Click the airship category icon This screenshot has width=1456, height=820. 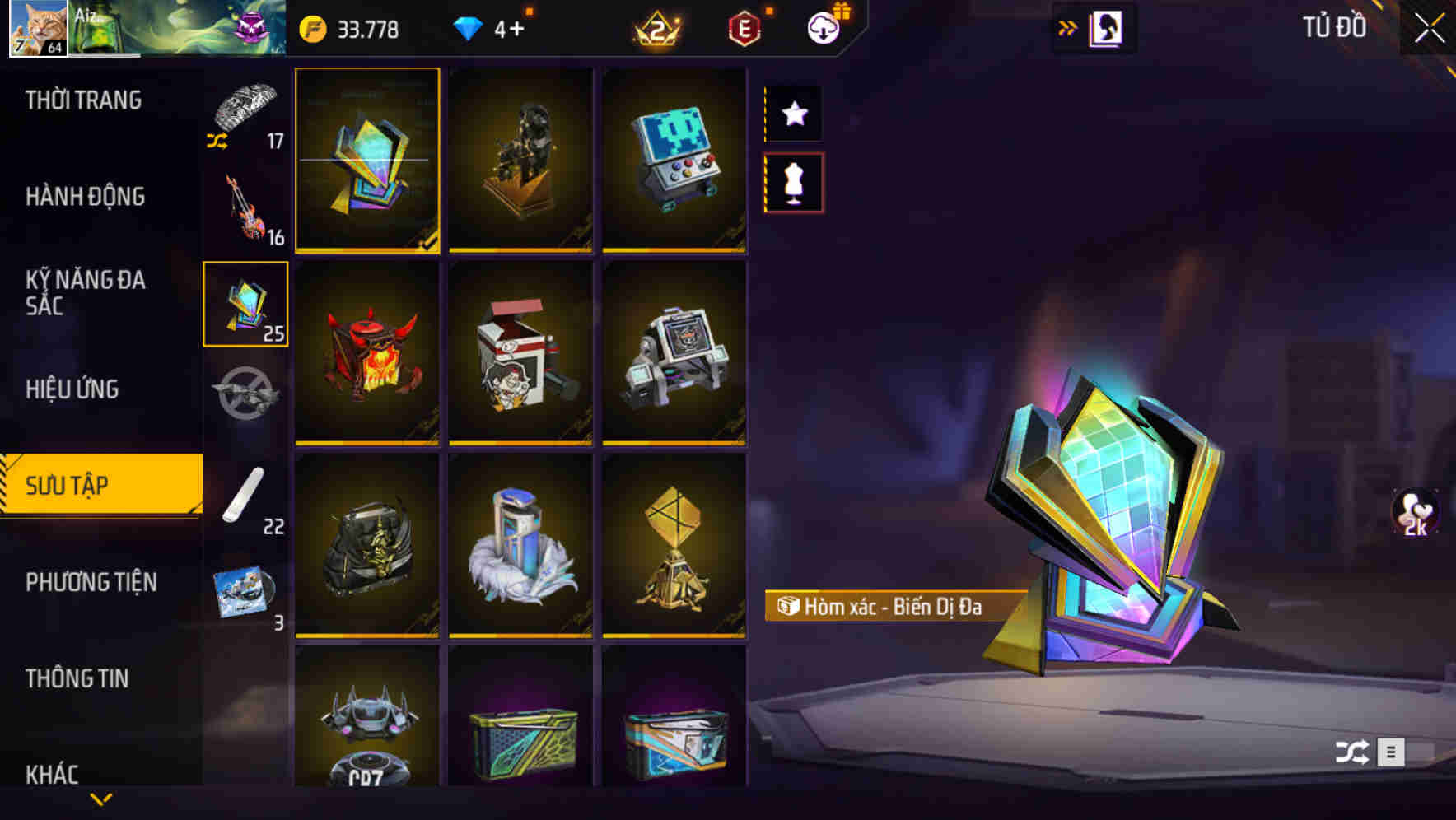tap(245, 394)
